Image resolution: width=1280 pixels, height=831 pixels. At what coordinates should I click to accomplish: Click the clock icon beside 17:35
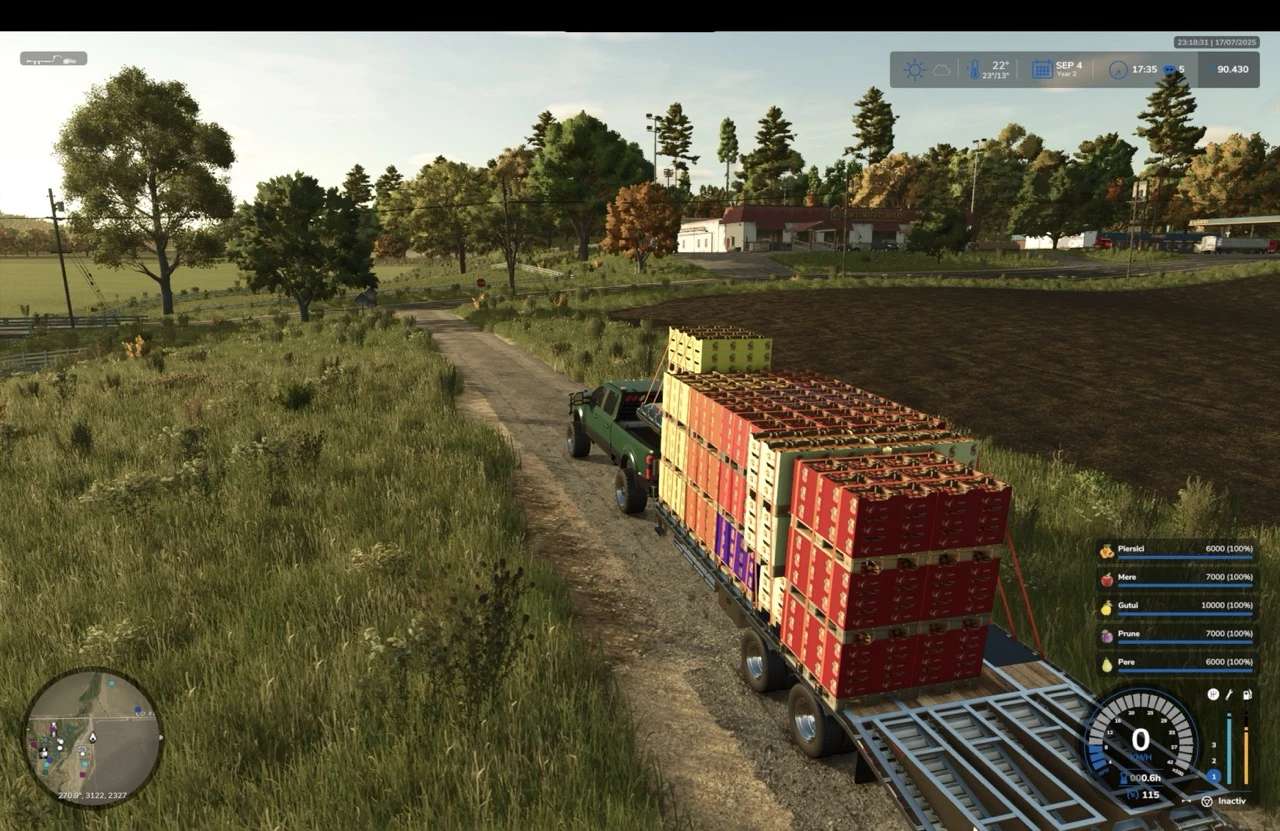(x=1118, y=70)
